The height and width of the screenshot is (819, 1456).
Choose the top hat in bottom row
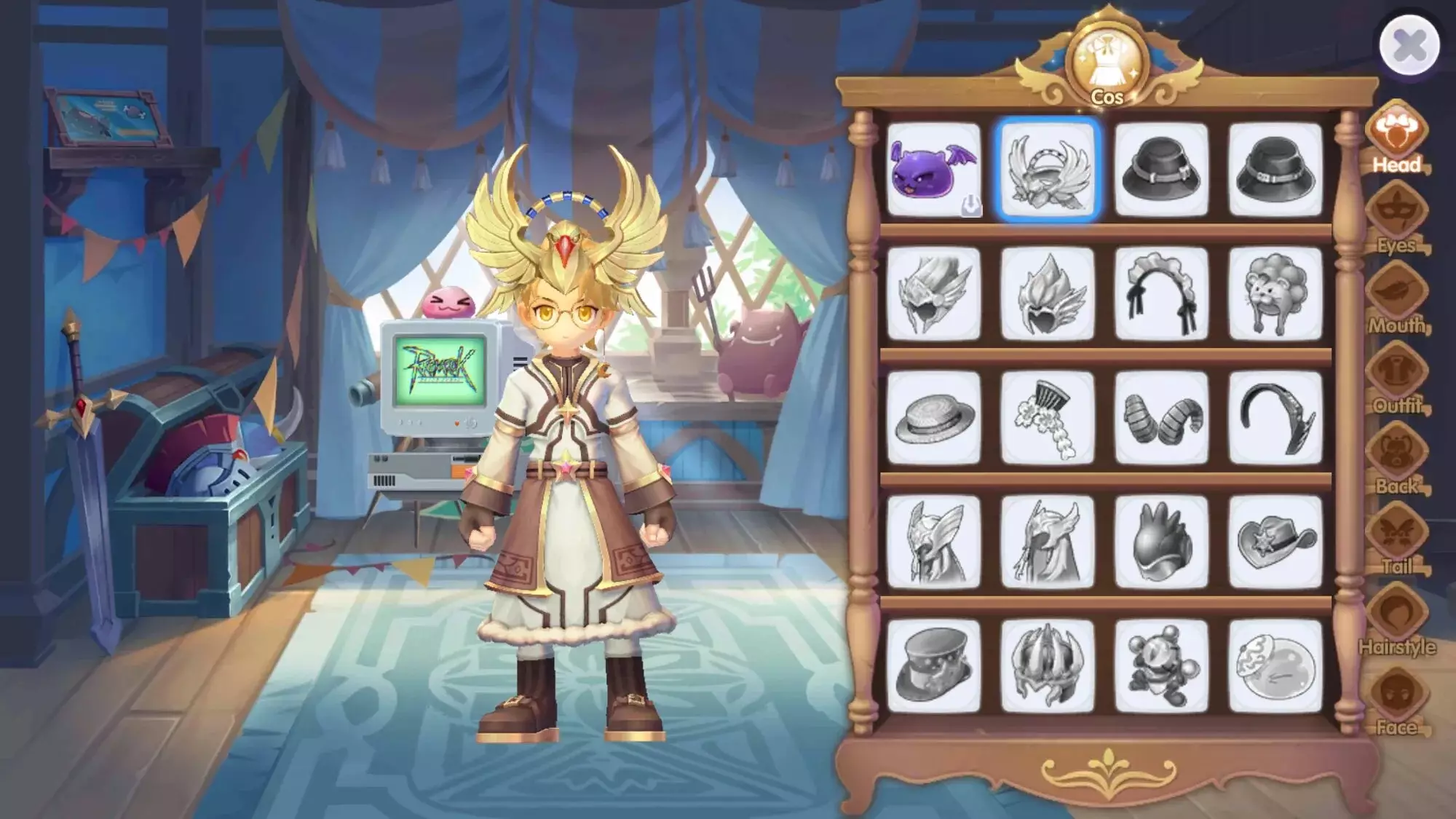click(x=933, y=666)
